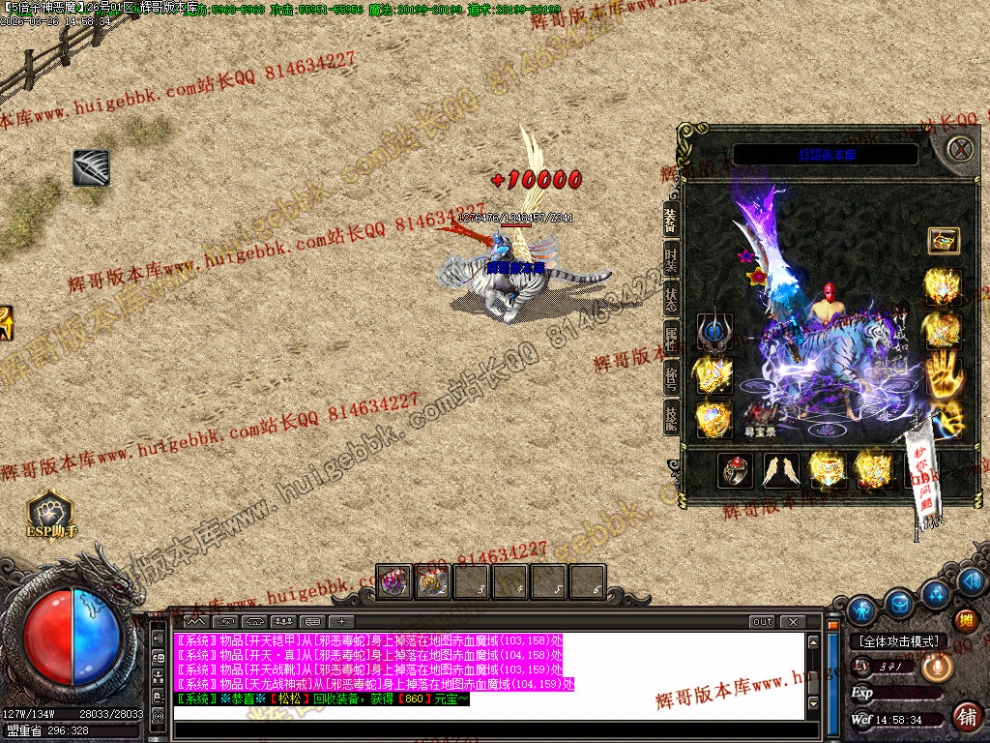Close the character equipment panel
The height and width of the screenshot is (743, 990).
click(x=961, y=150)
